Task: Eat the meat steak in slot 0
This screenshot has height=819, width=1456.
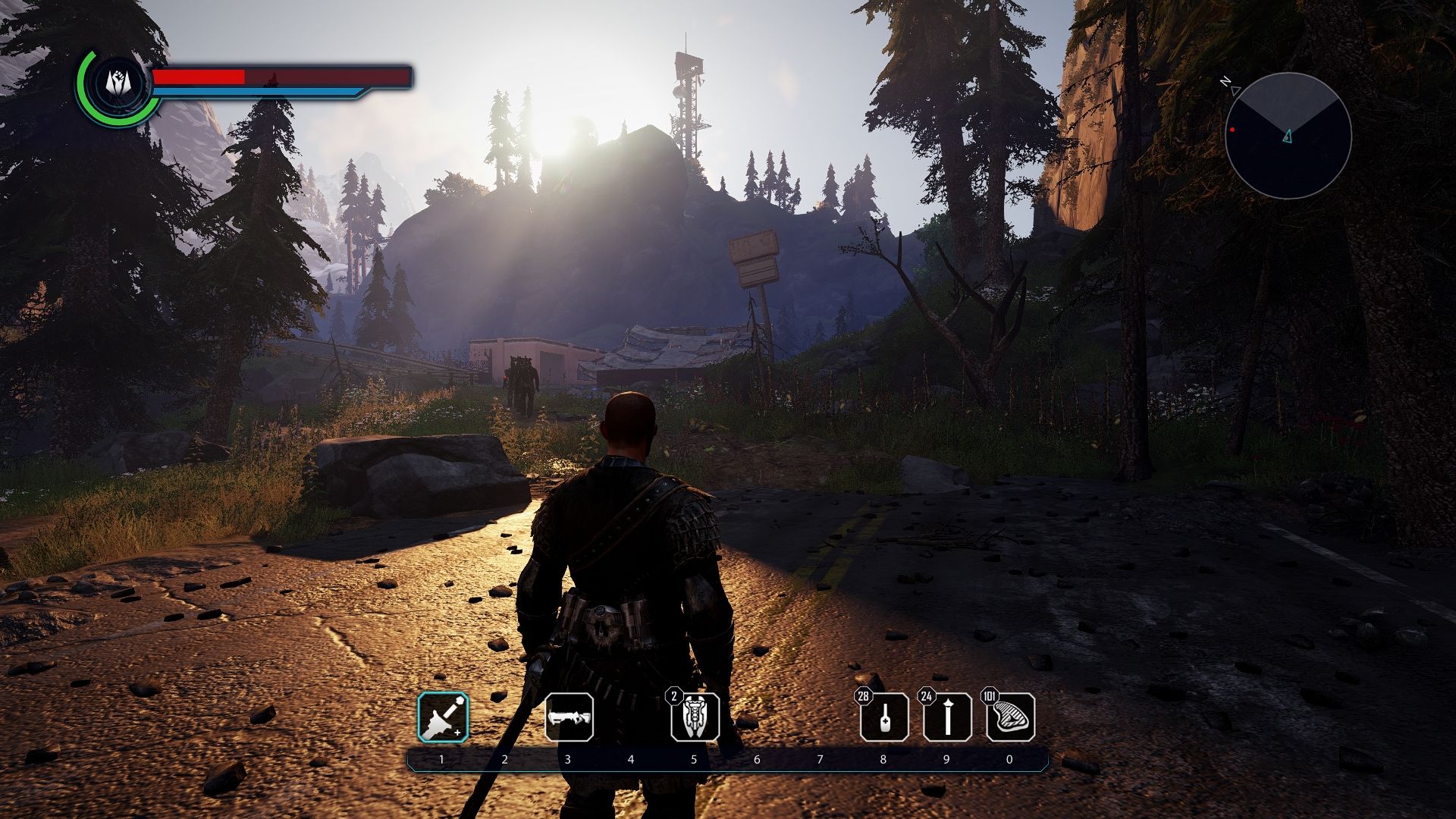Action: tap(1010, 717)
